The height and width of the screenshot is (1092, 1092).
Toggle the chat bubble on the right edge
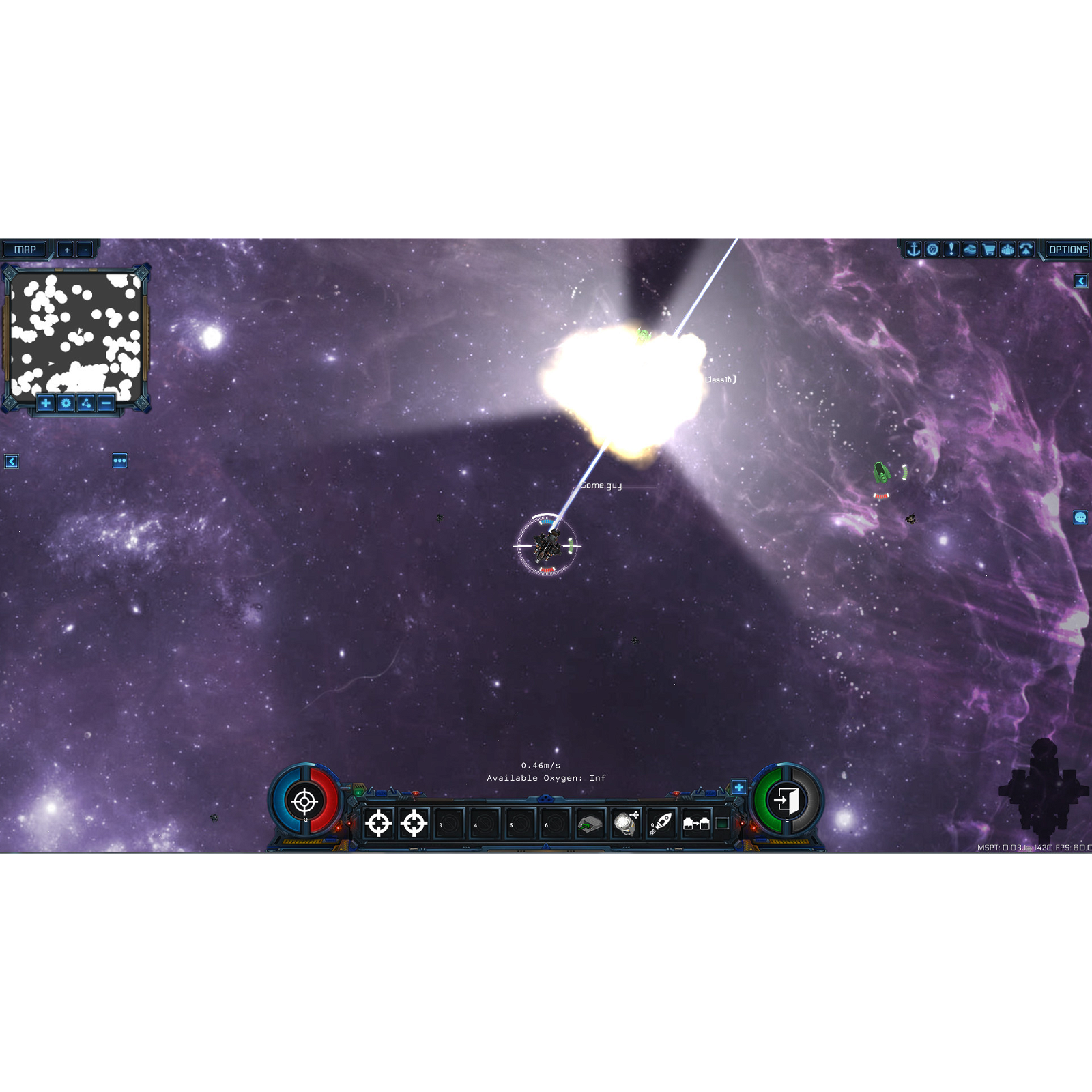[x=1080, y=519]
